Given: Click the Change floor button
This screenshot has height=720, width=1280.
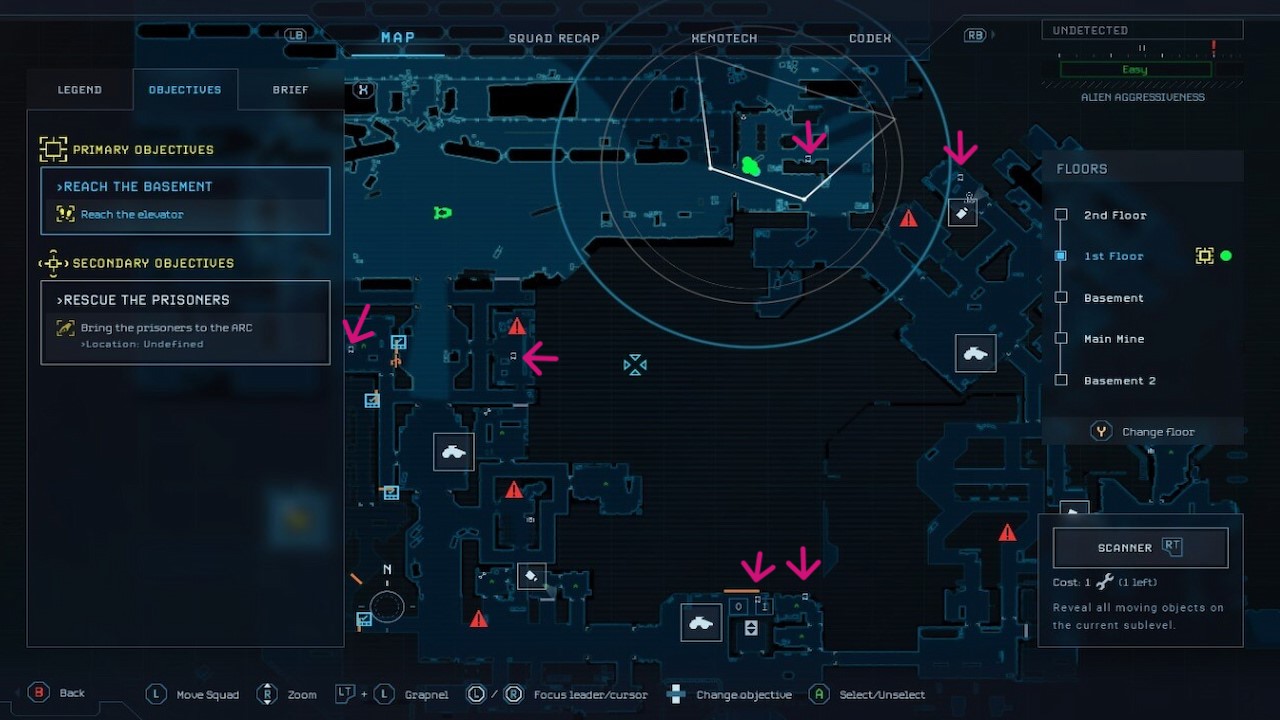Looking at the screenshot, I should [1143, 431].
